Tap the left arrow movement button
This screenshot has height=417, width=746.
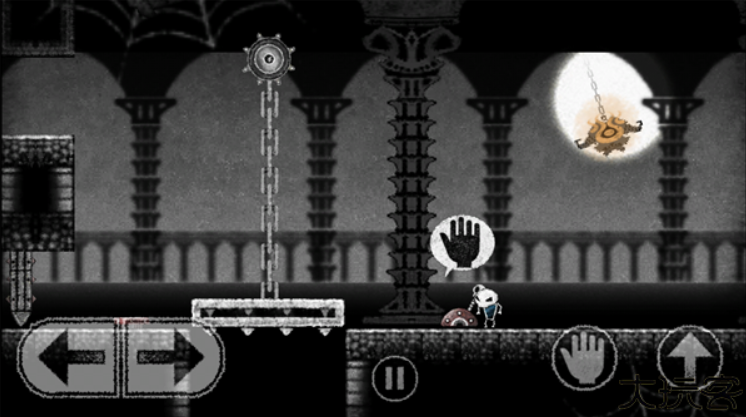68,358
